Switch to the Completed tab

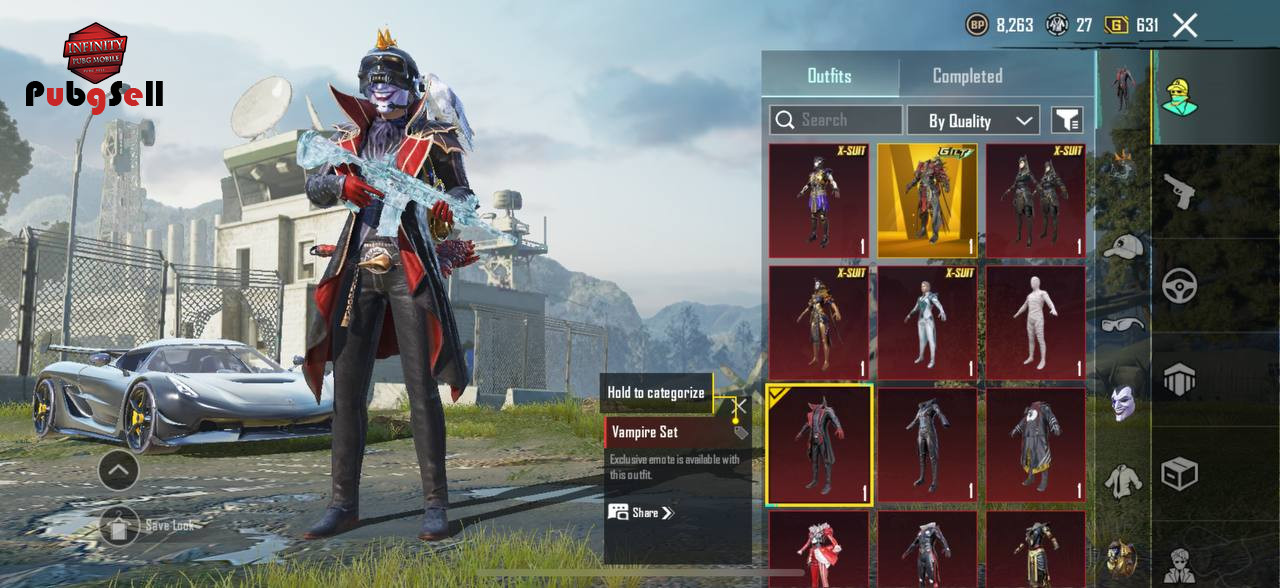coord(967,76)
